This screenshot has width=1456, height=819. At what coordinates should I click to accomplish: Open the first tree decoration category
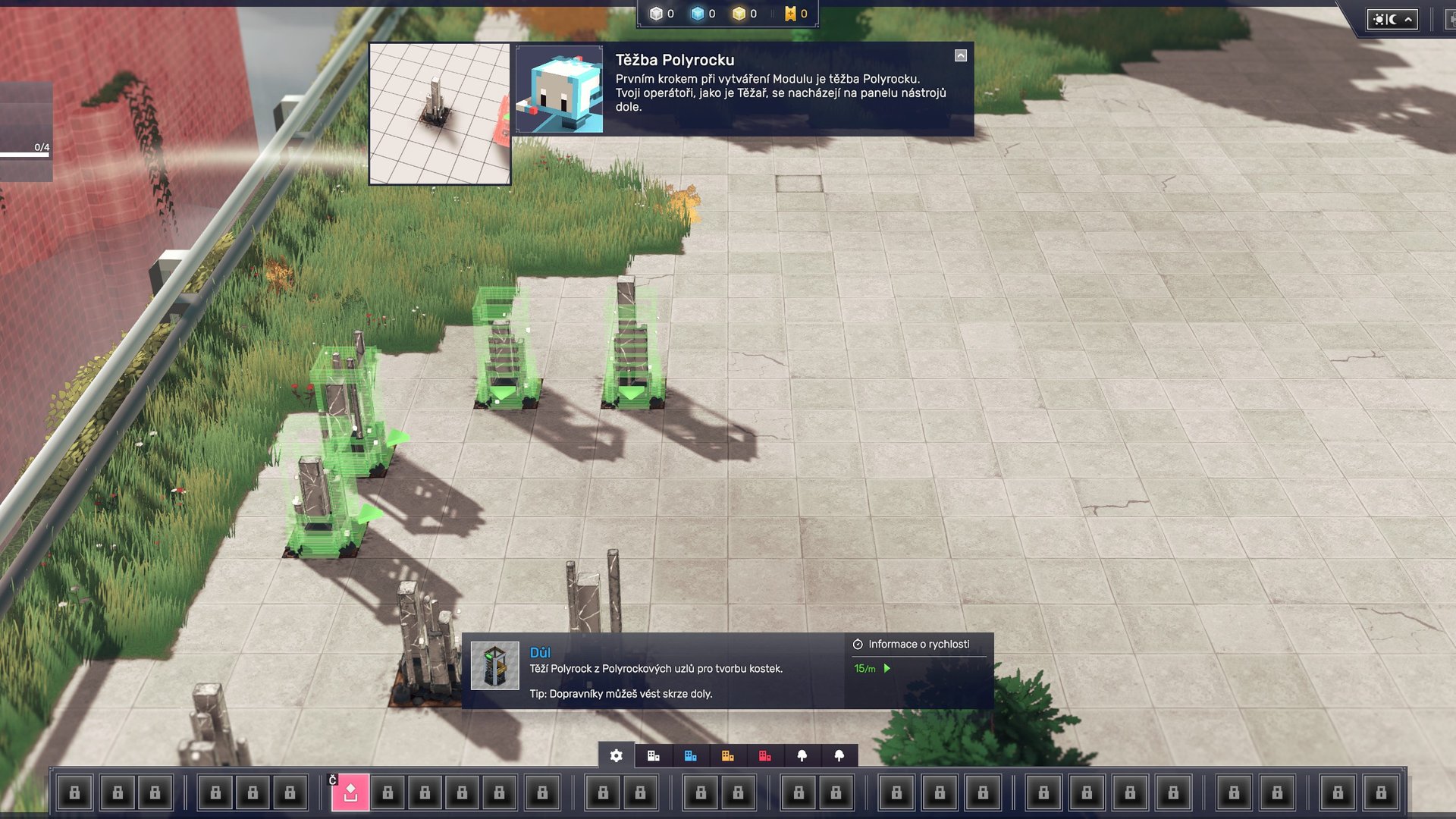click(x=802, y=755)
